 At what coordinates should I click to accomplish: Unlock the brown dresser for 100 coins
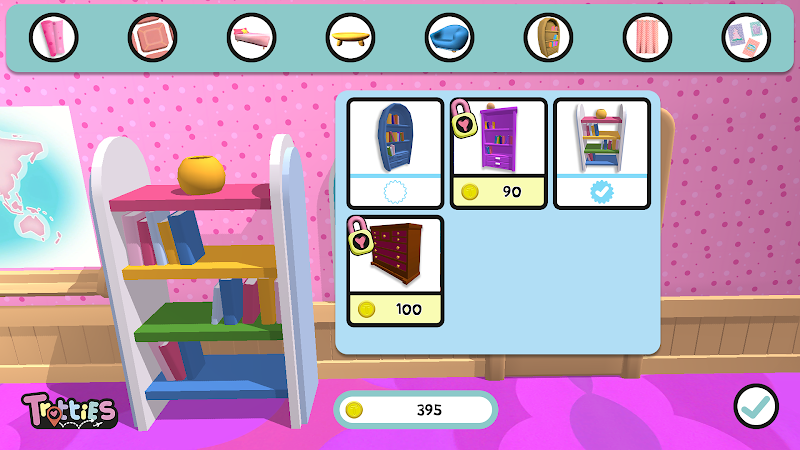pyautogui.click(x=396, y=270)
